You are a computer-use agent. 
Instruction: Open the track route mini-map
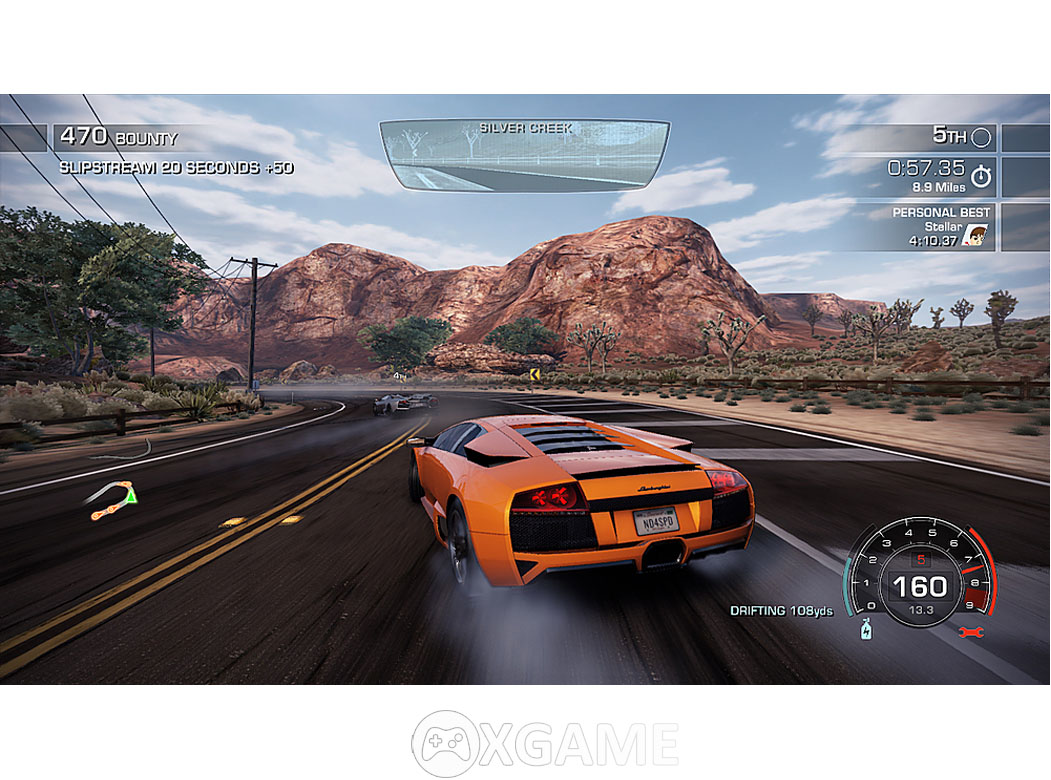tap(113, 499)
